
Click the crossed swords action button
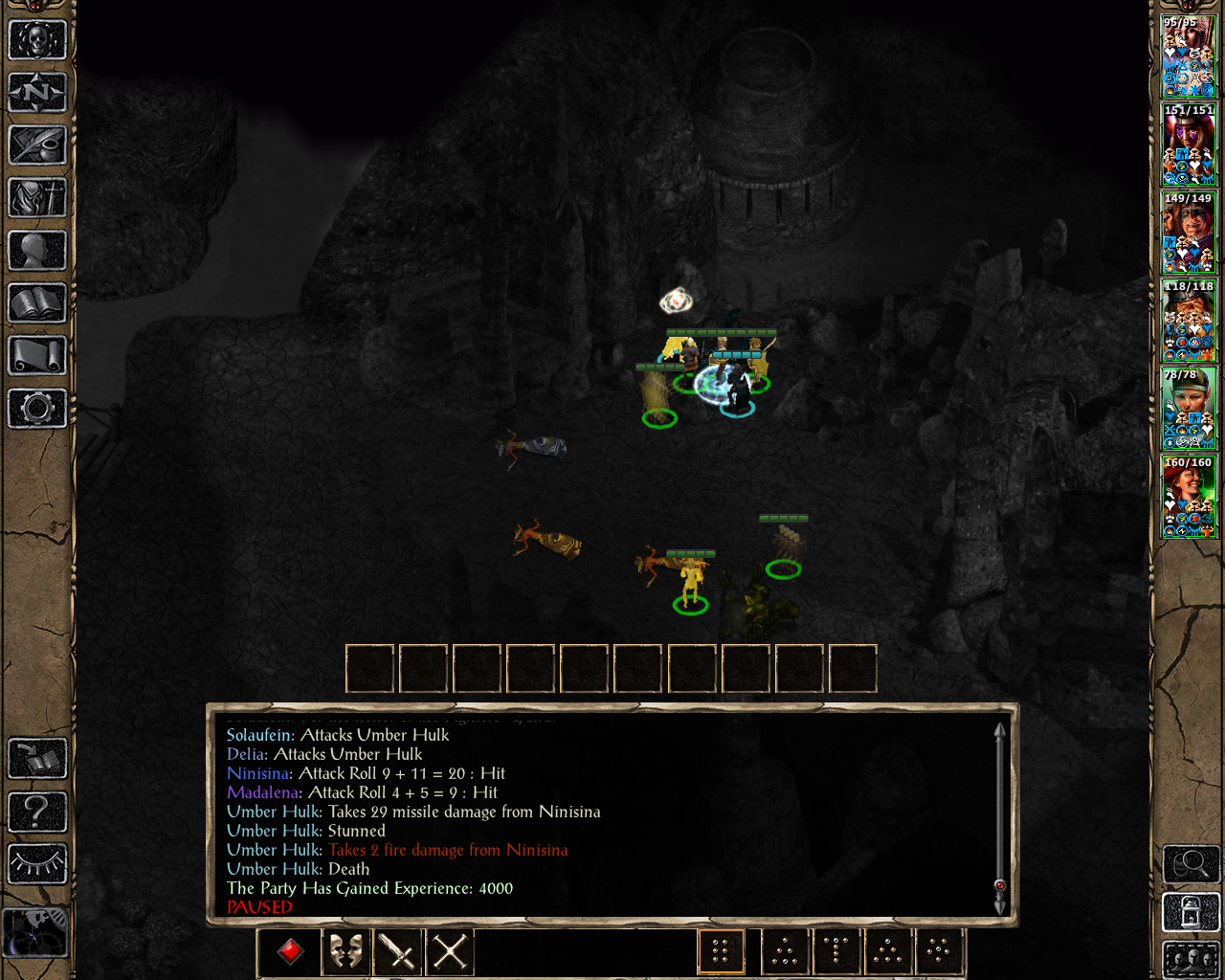[450, 951]
